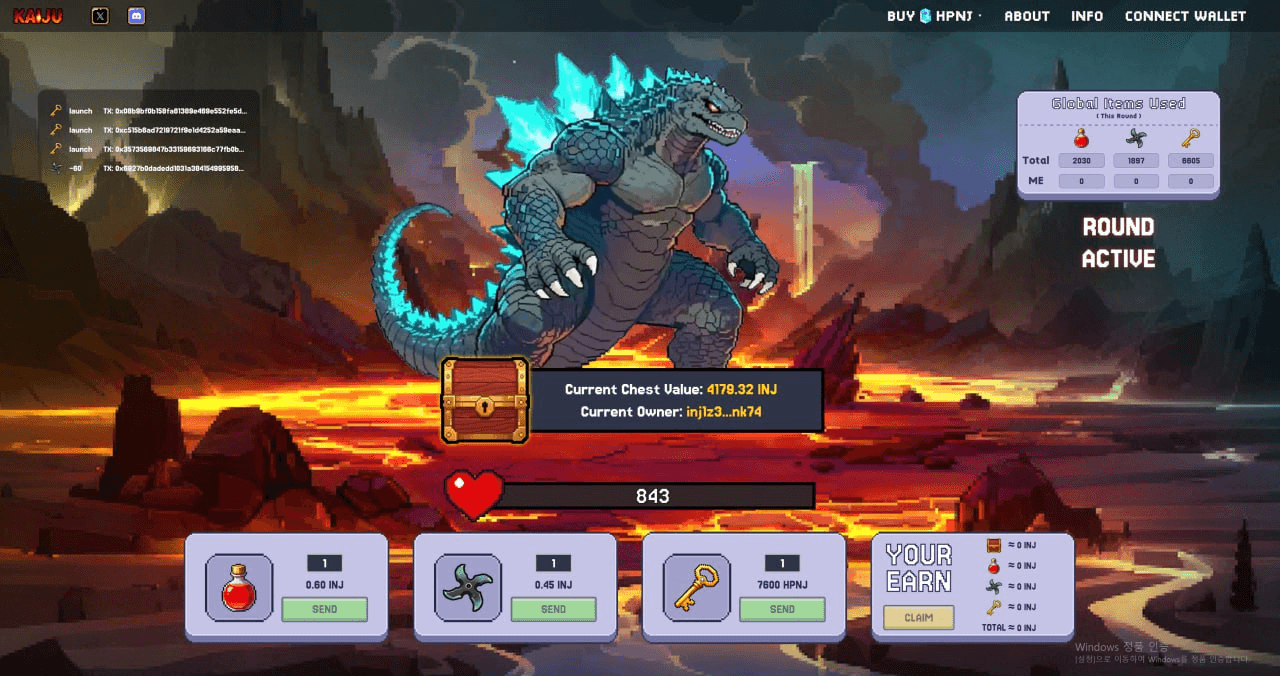The image size is (1280, 676).
Task: Open the X social media icon
Action: point(100,16)
